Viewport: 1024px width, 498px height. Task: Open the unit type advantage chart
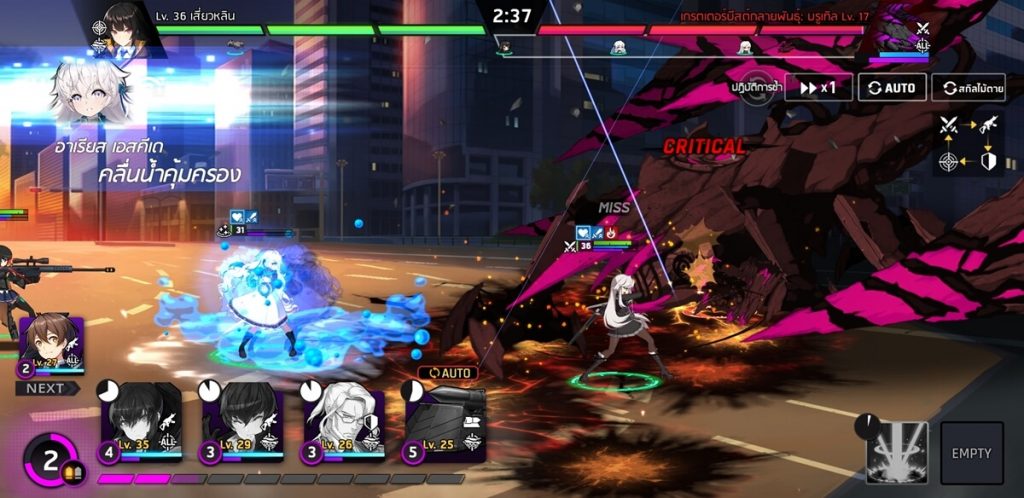pyautogui.click(x=967, y=143)
